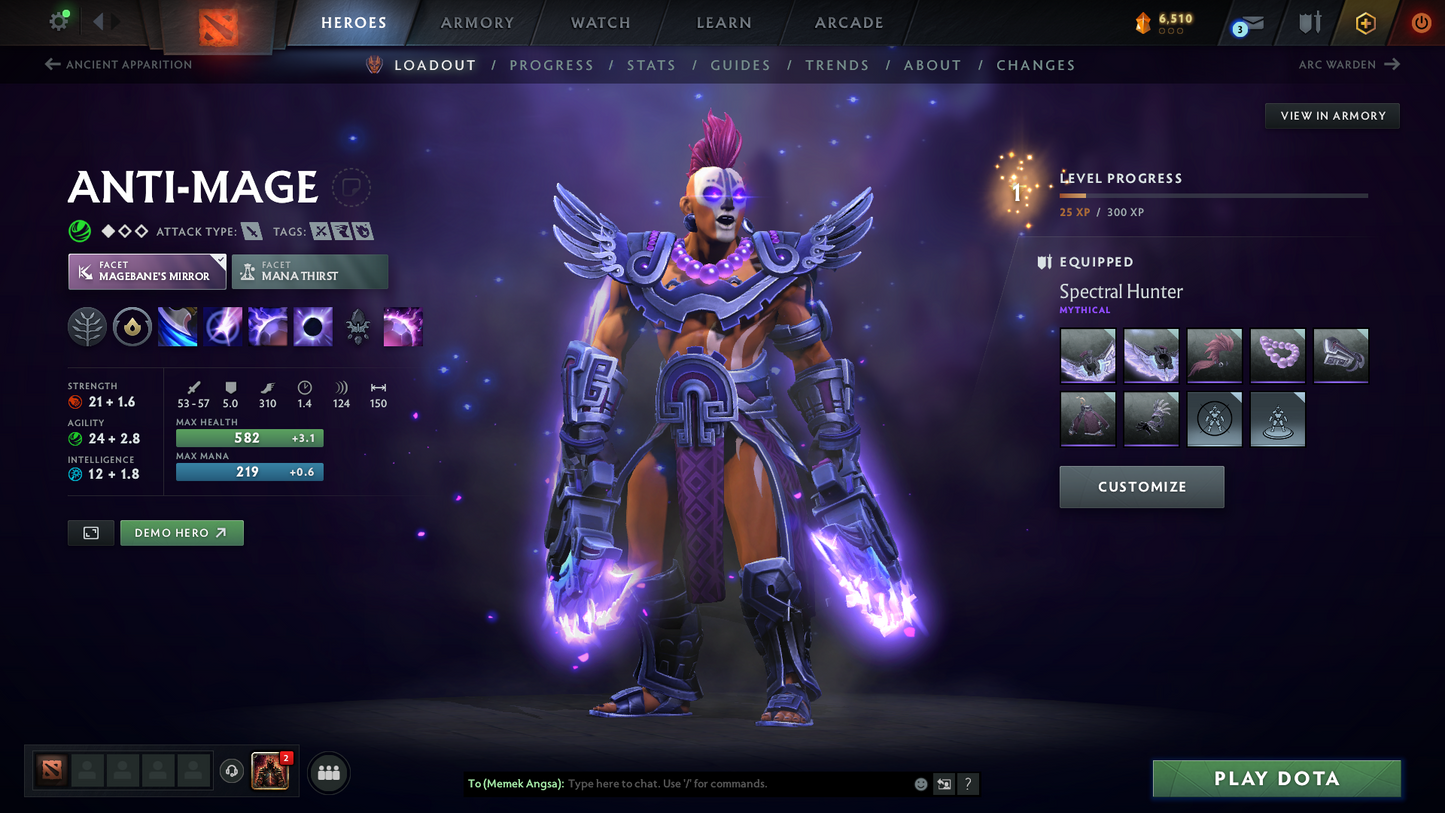Open the Counterspell ability icon
The width and height of the screenshot is (1445, 813).
268,326
